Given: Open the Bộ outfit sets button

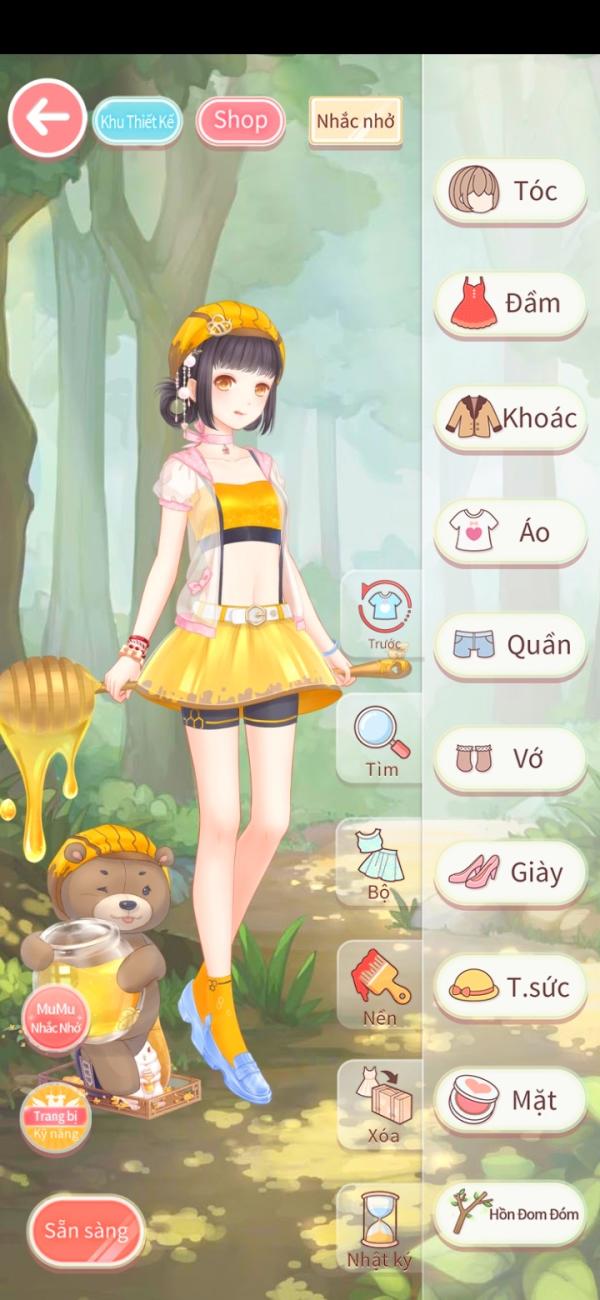Looking at the screenshot, I should click(x=379, y=863).
